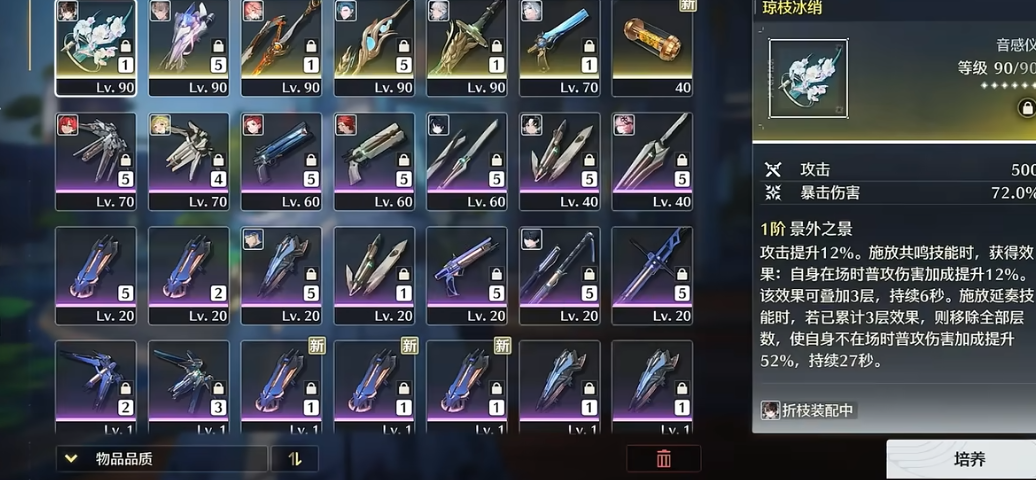
Task: Choose the Lv. 1 weapon with rank 3
Action: [188, 385]
